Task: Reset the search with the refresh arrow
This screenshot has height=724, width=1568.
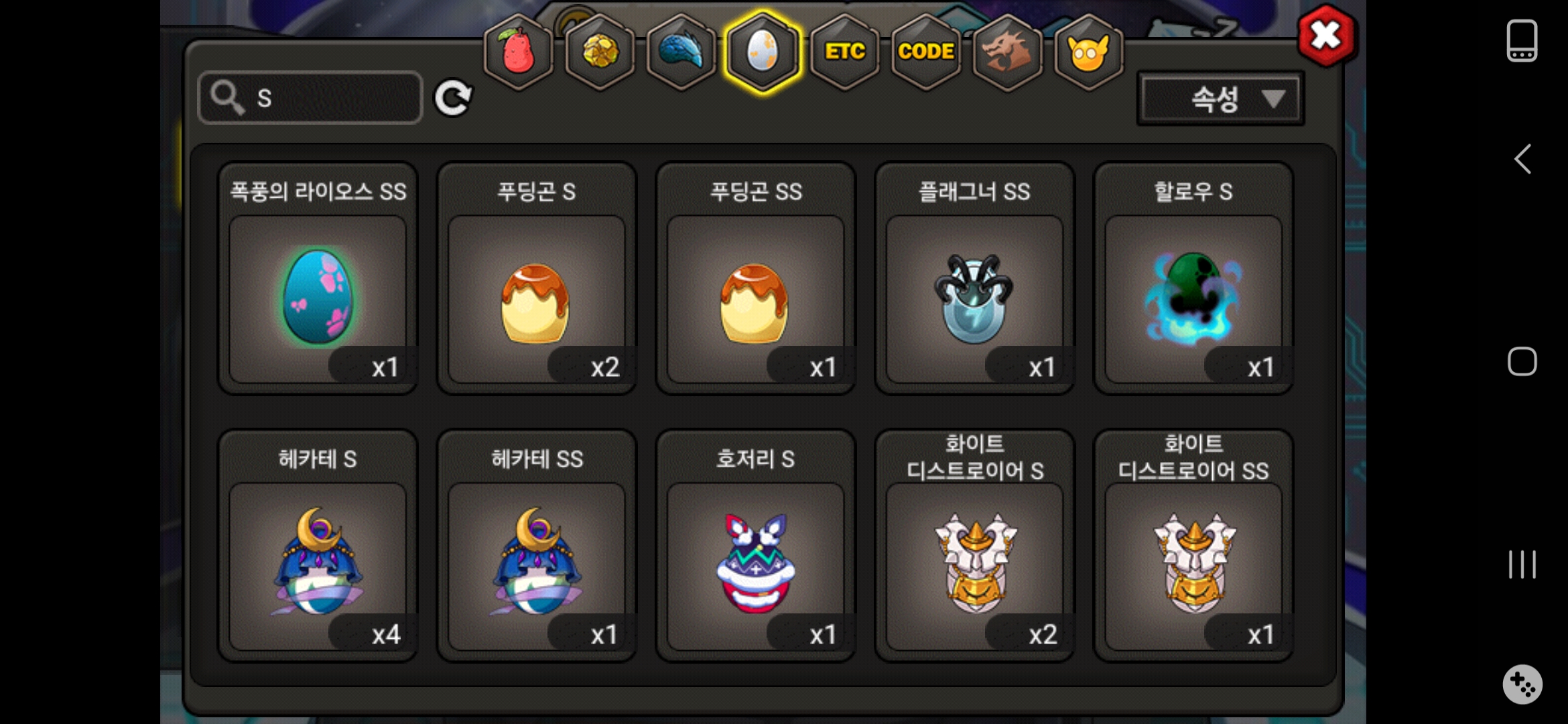Action: coord(453,99)
